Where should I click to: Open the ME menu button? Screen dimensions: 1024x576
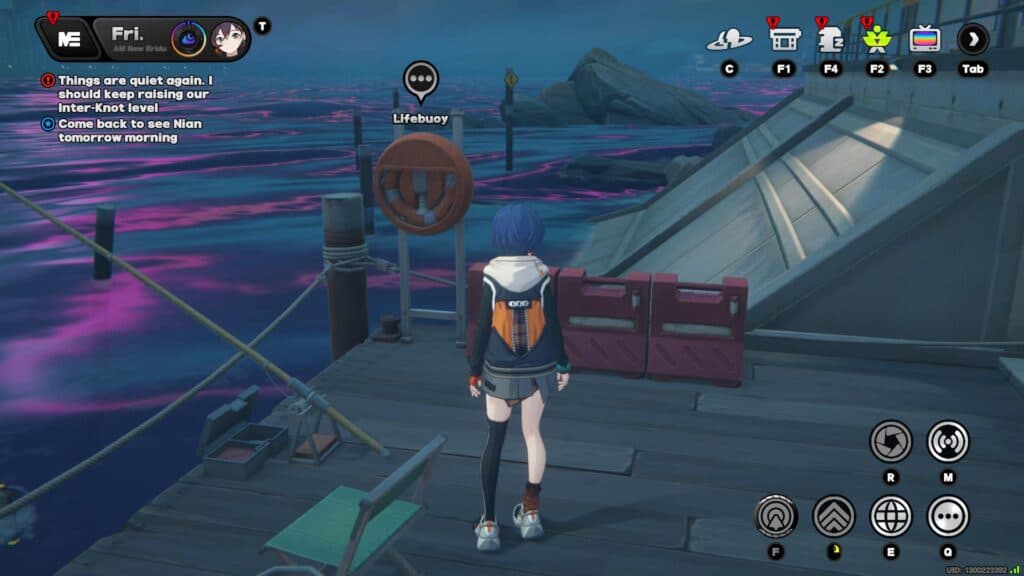pyautogui.click(x=69, y=39)
